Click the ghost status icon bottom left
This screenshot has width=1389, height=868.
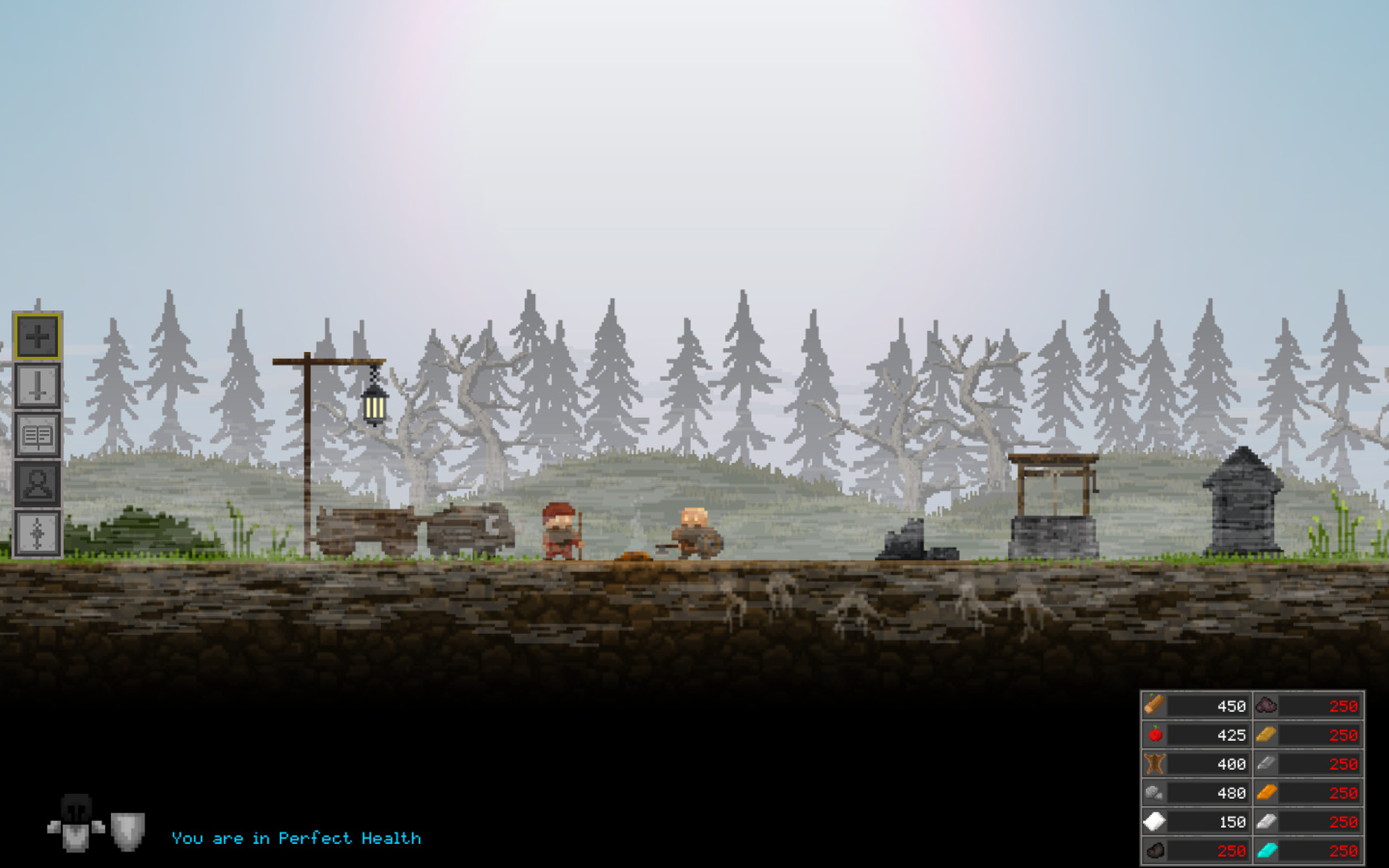(x=75, y=823)
